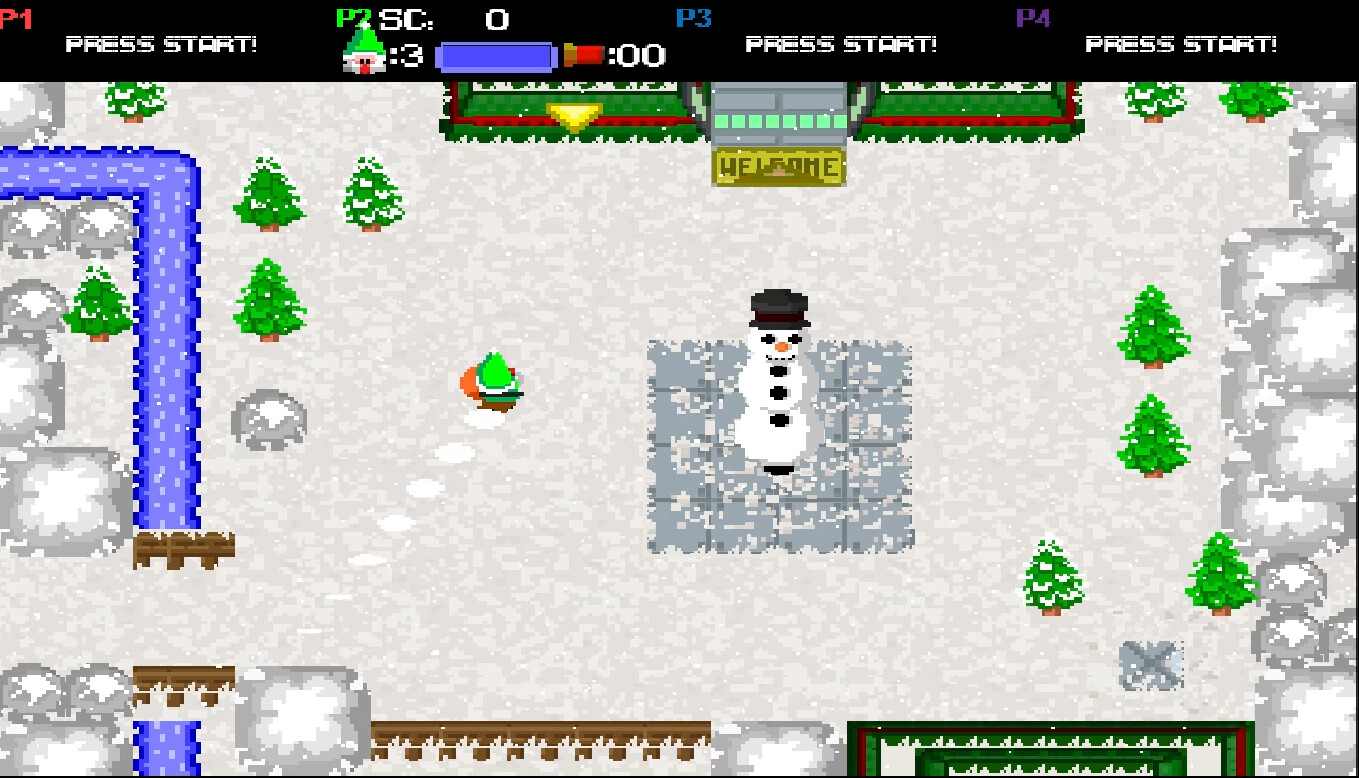Click the lives counter showing :3

point(405,56)
